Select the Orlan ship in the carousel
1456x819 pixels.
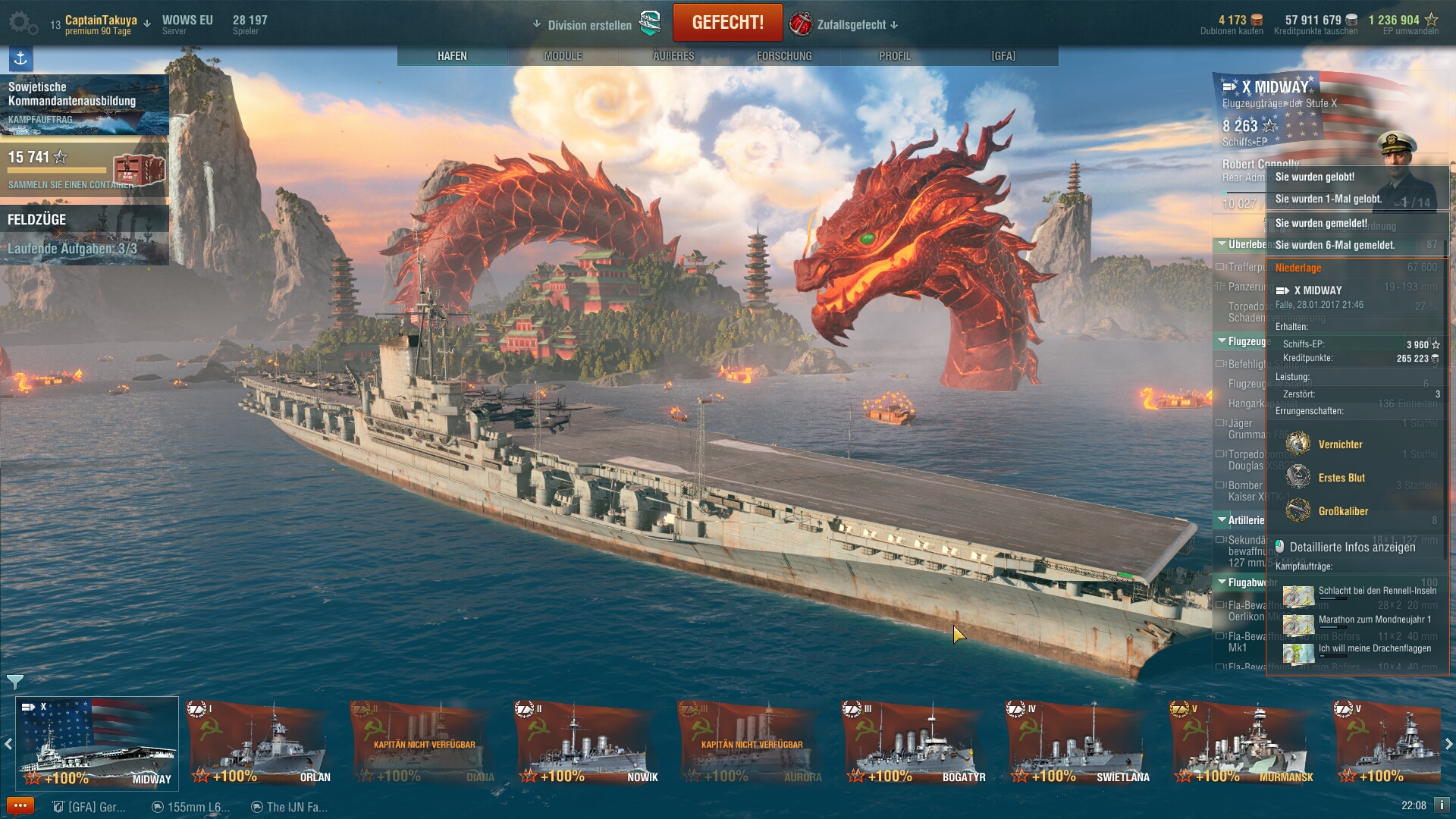tap(260, 742)
